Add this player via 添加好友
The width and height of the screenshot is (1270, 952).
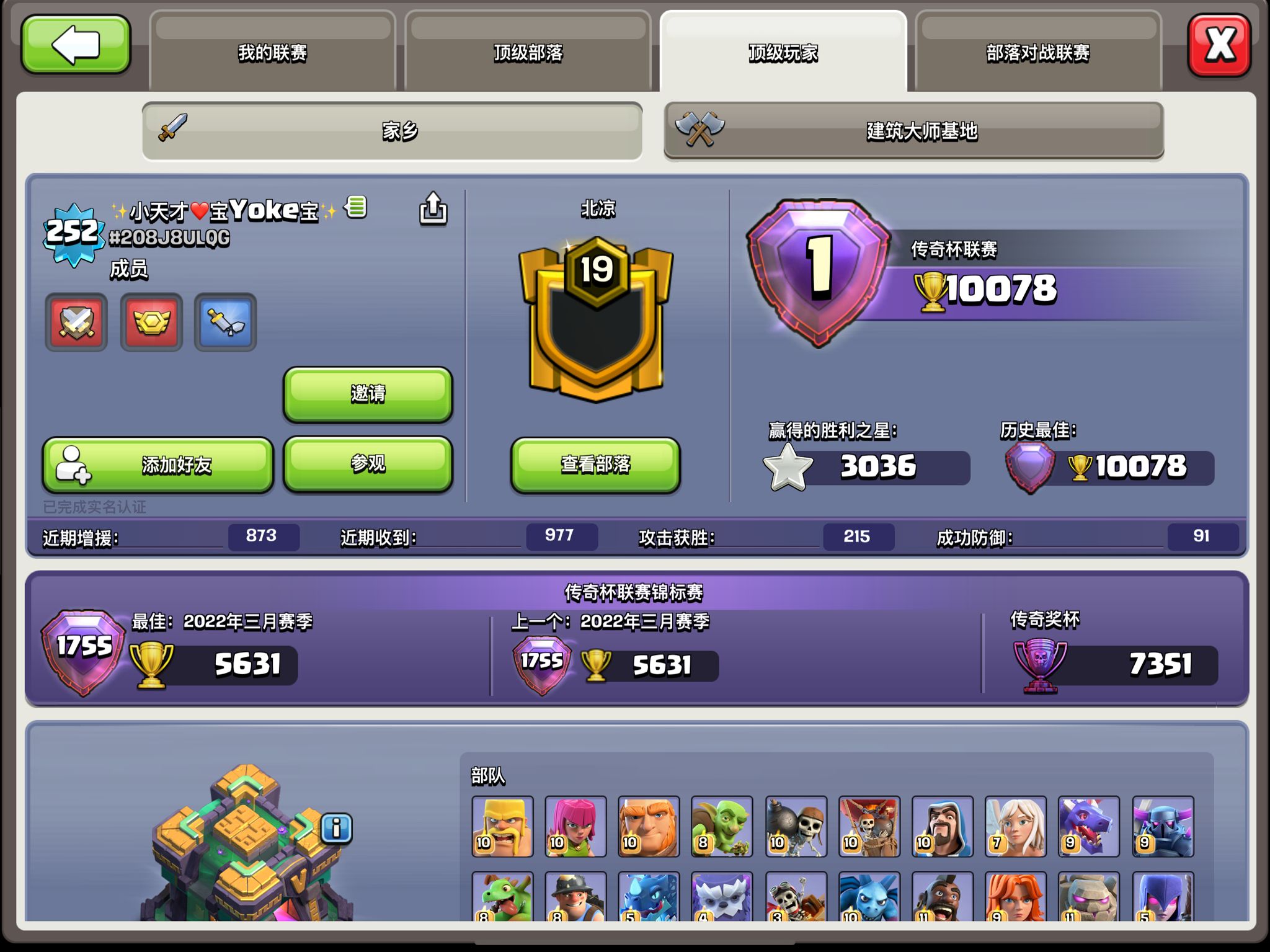(x=158, y=465)
